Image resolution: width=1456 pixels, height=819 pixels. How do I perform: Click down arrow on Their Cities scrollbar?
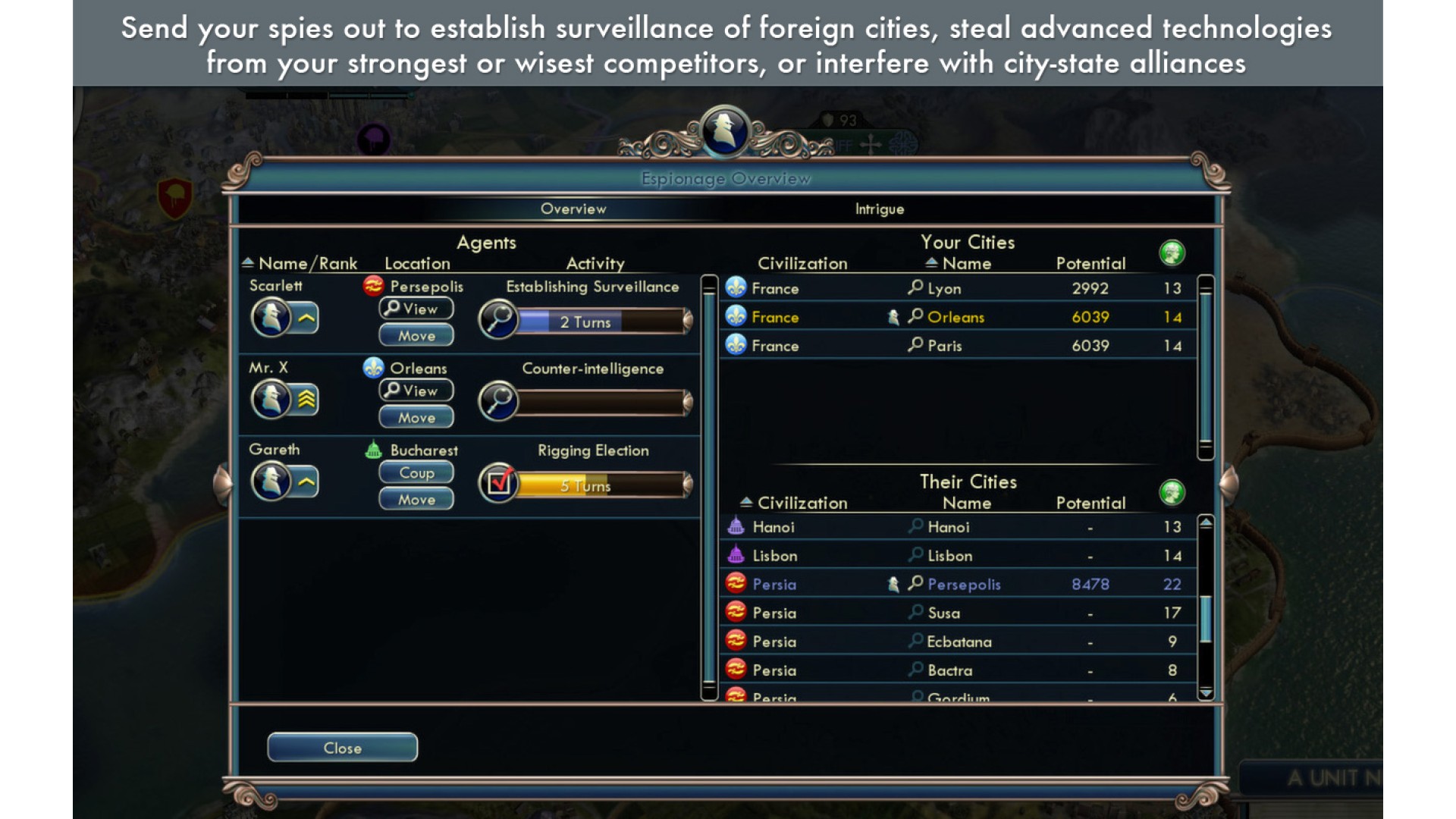pos(1206,693)
